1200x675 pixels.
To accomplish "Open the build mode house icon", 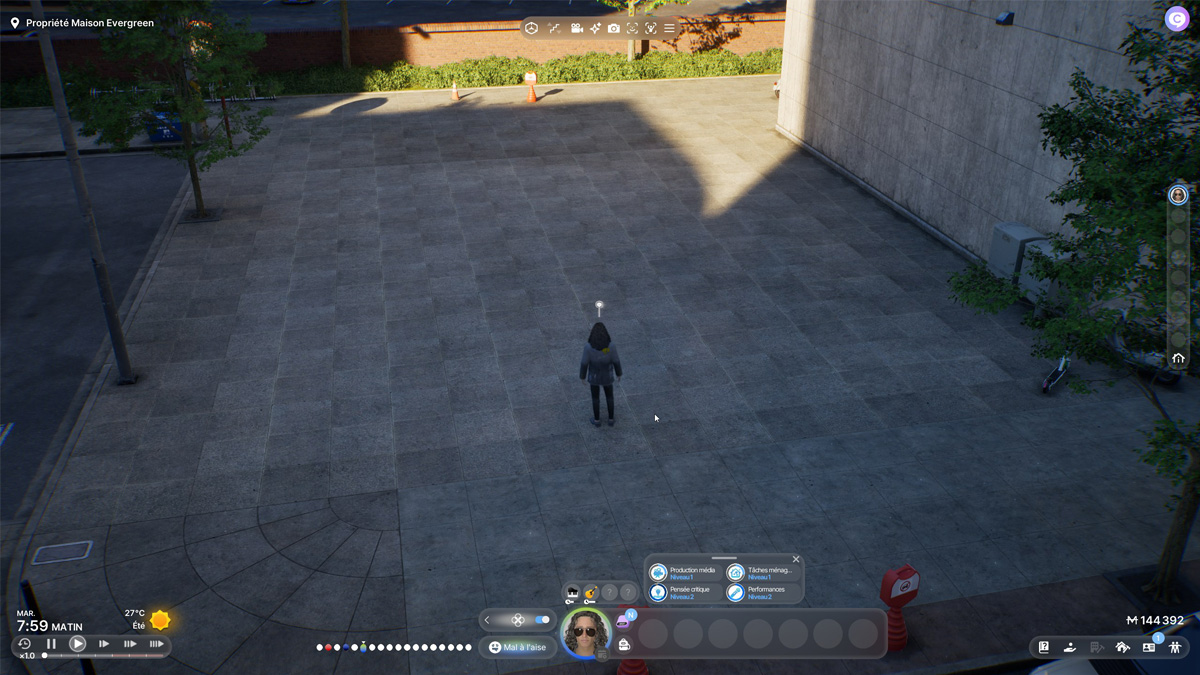I will click(1122, 647).
